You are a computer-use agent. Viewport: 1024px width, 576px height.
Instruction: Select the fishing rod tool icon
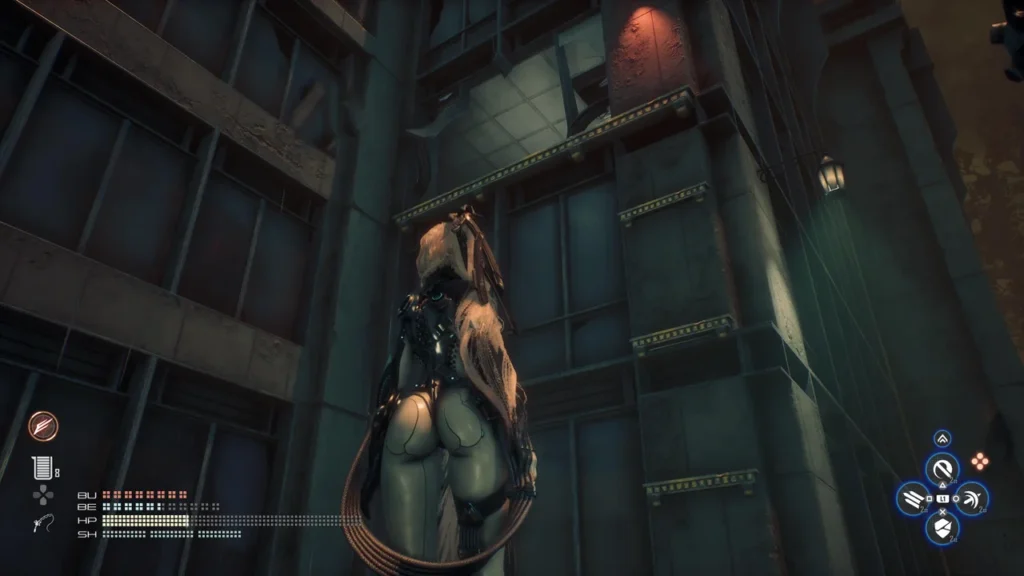click(x=42, y=523)
